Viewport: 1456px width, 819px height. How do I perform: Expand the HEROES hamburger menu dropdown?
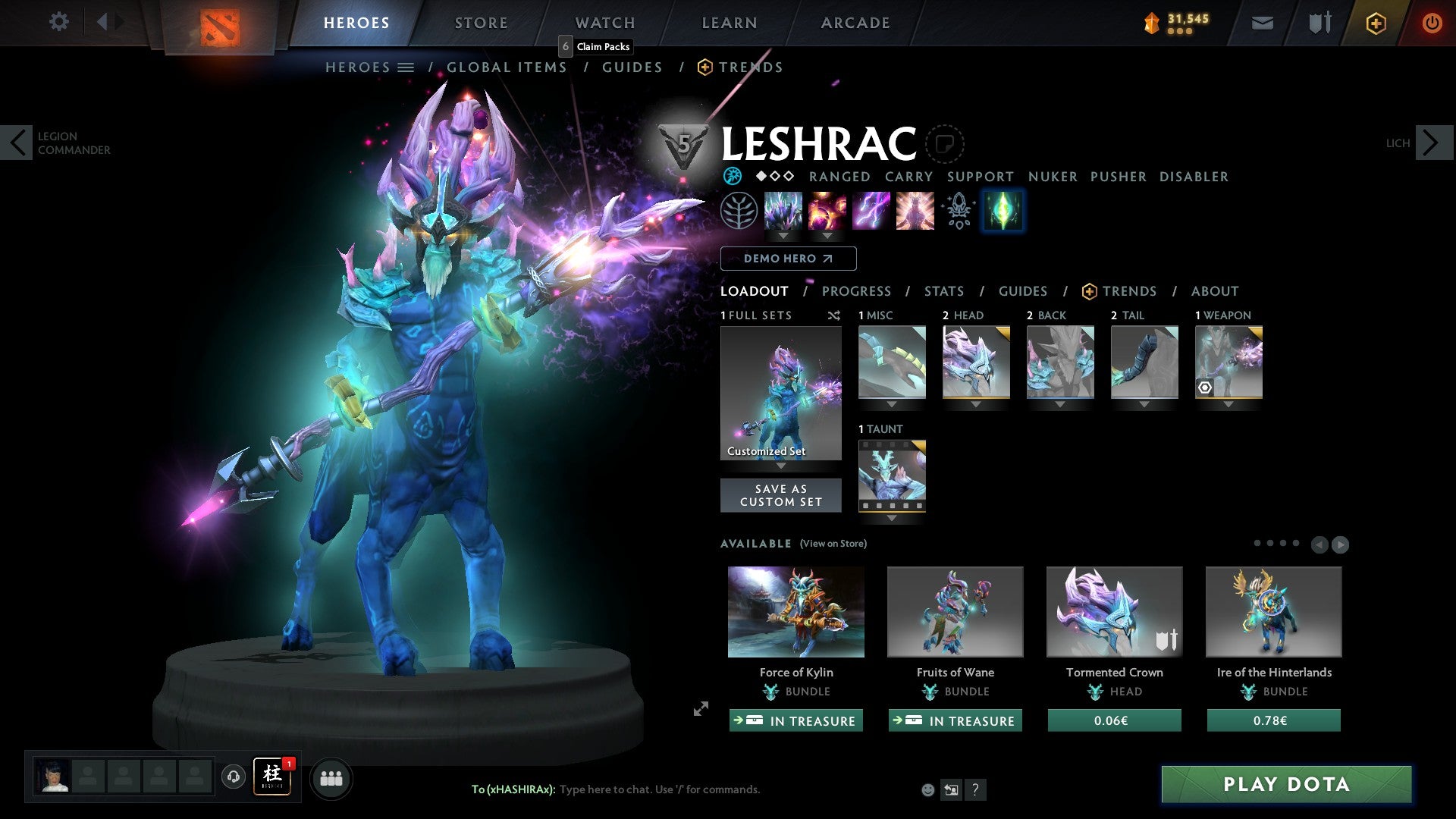[x=407, y=67]
